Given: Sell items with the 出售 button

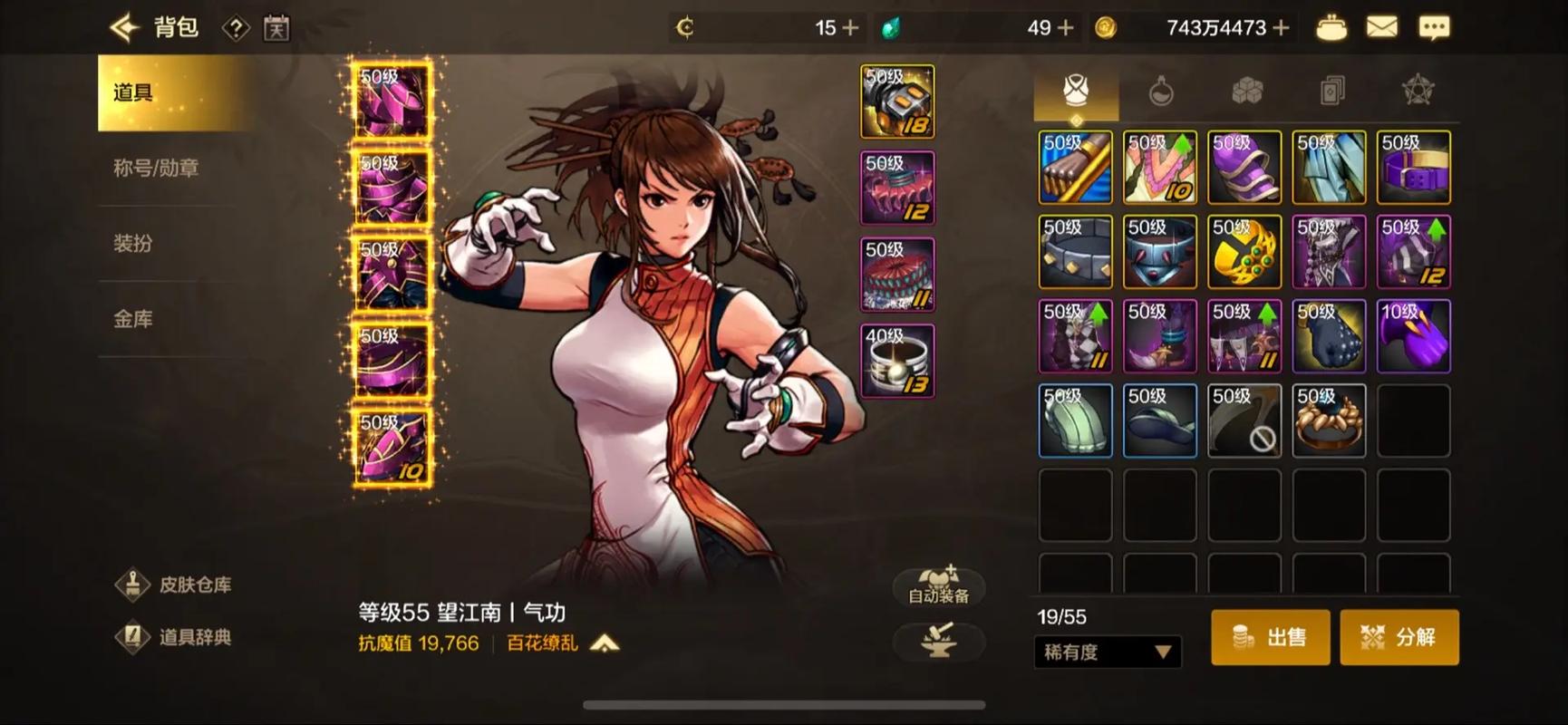Looking at the screenshot, I should 1270,637.
